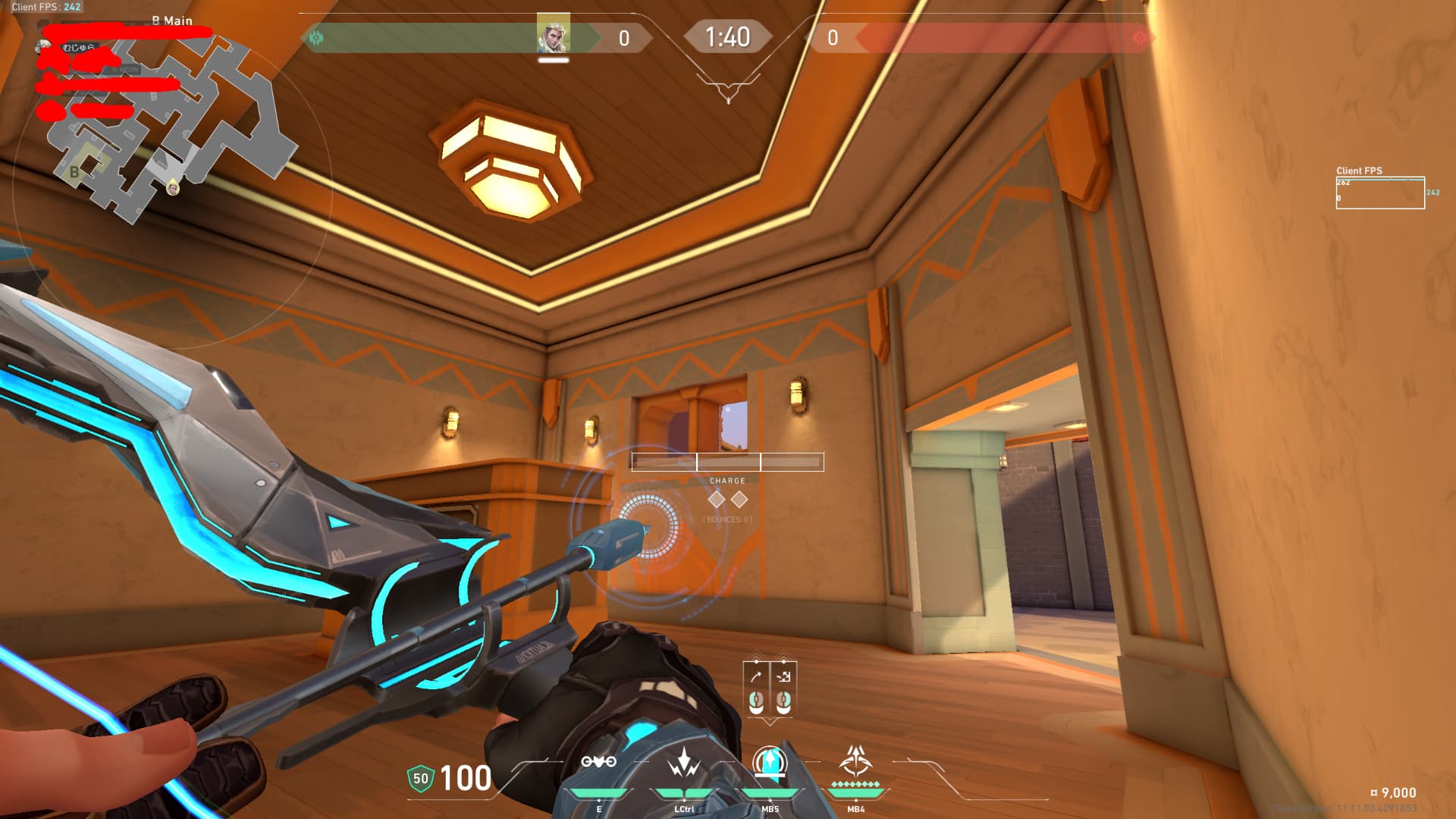Choose the Recon Bolt ability icon
The image size is (1456, 819).
[770, 762]
